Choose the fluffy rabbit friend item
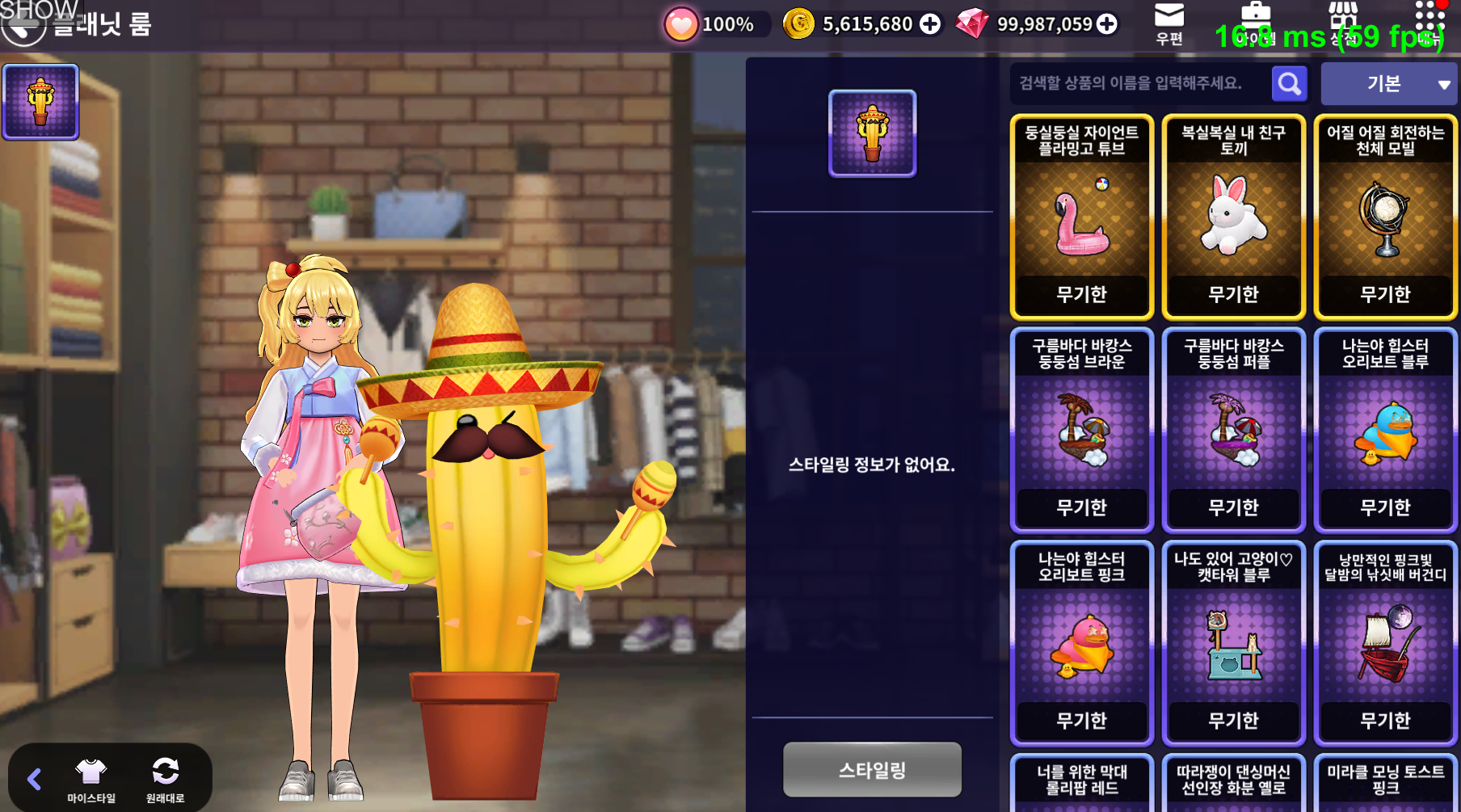 [x=1233, y=217]
